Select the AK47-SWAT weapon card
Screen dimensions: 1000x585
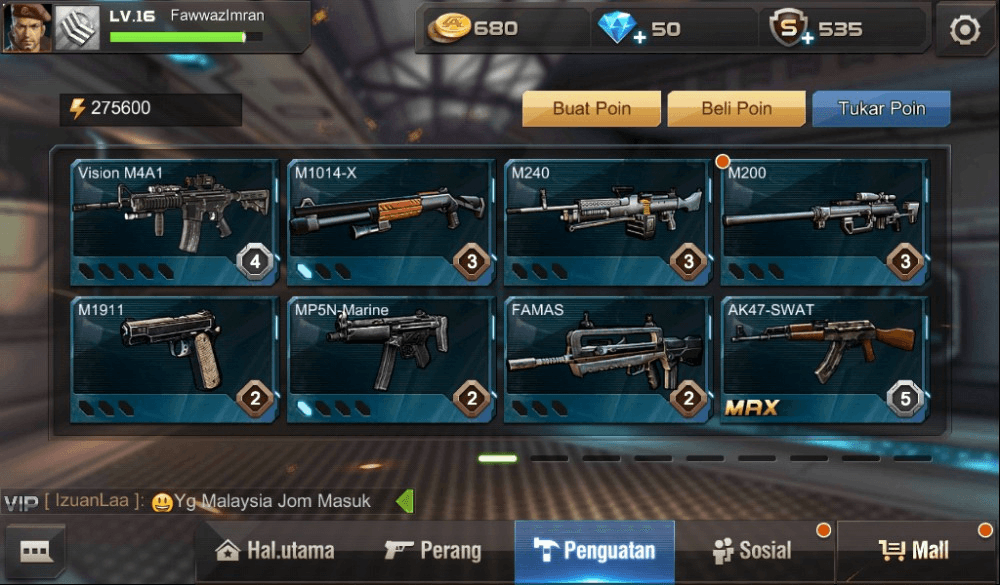click(x=824, y=359)
